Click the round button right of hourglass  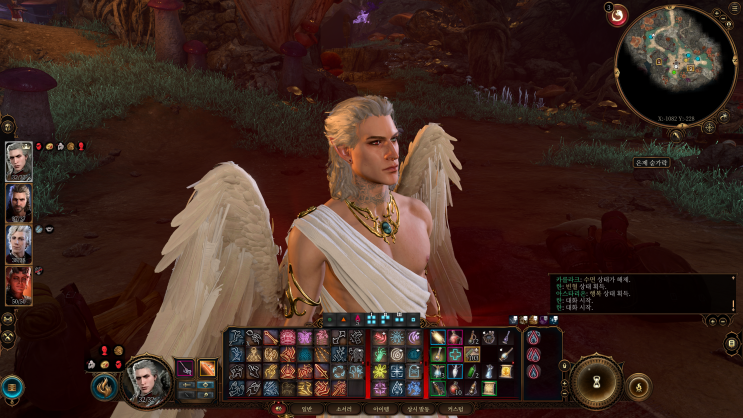click(x=638, y=384)
